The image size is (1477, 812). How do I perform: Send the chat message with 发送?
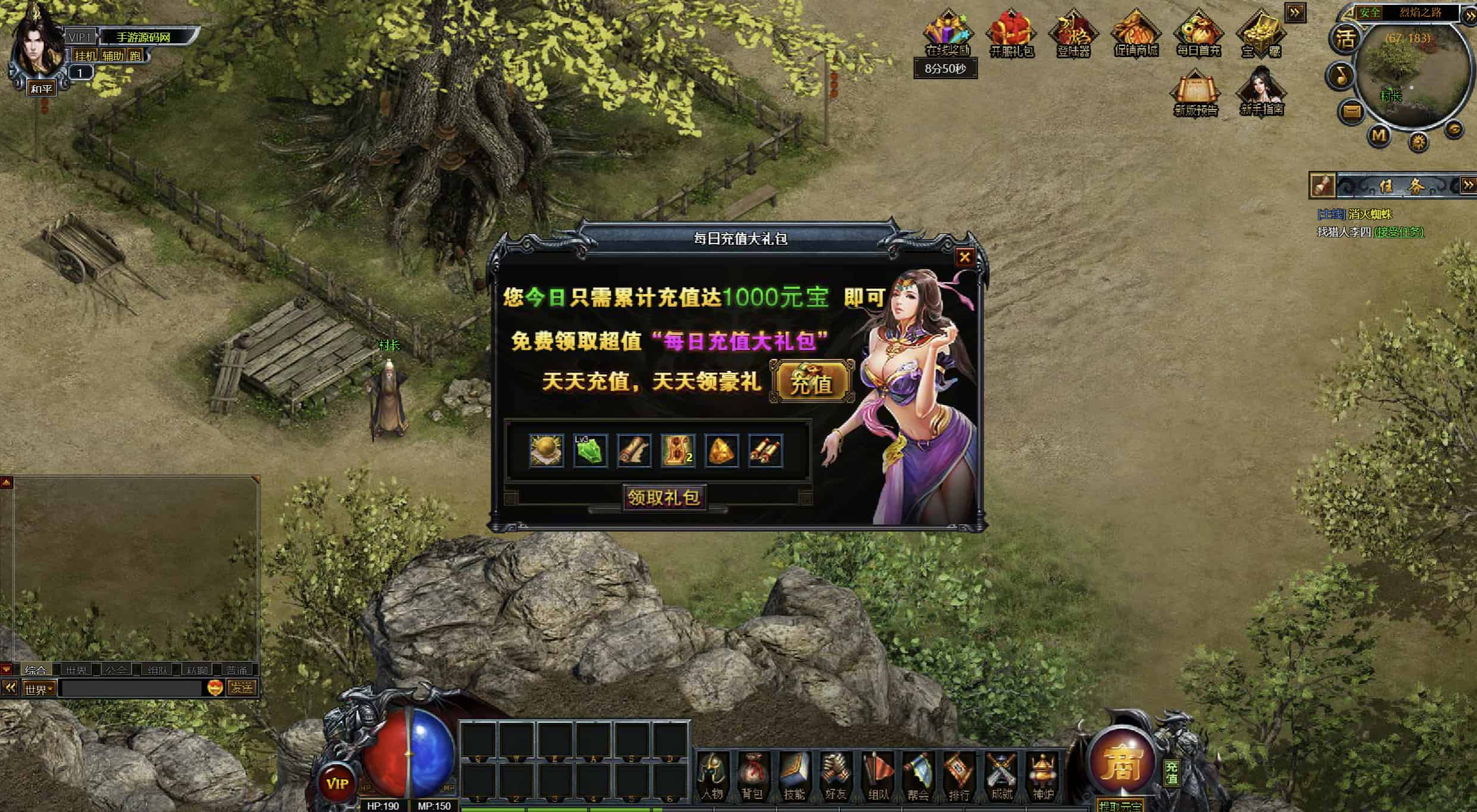pyautogui.click(x=242, y=688)
